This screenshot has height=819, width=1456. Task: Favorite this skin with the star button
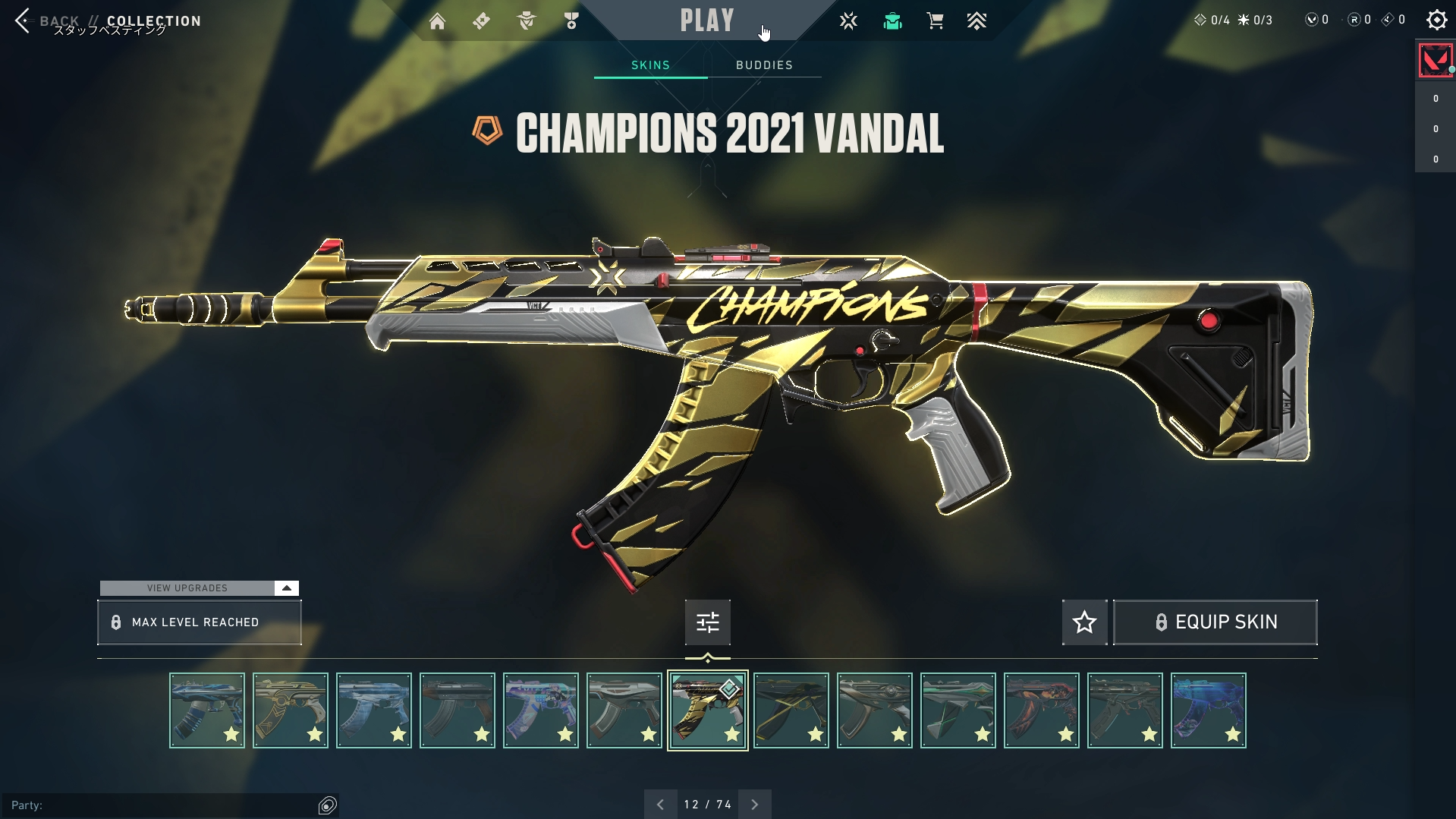1084,622
